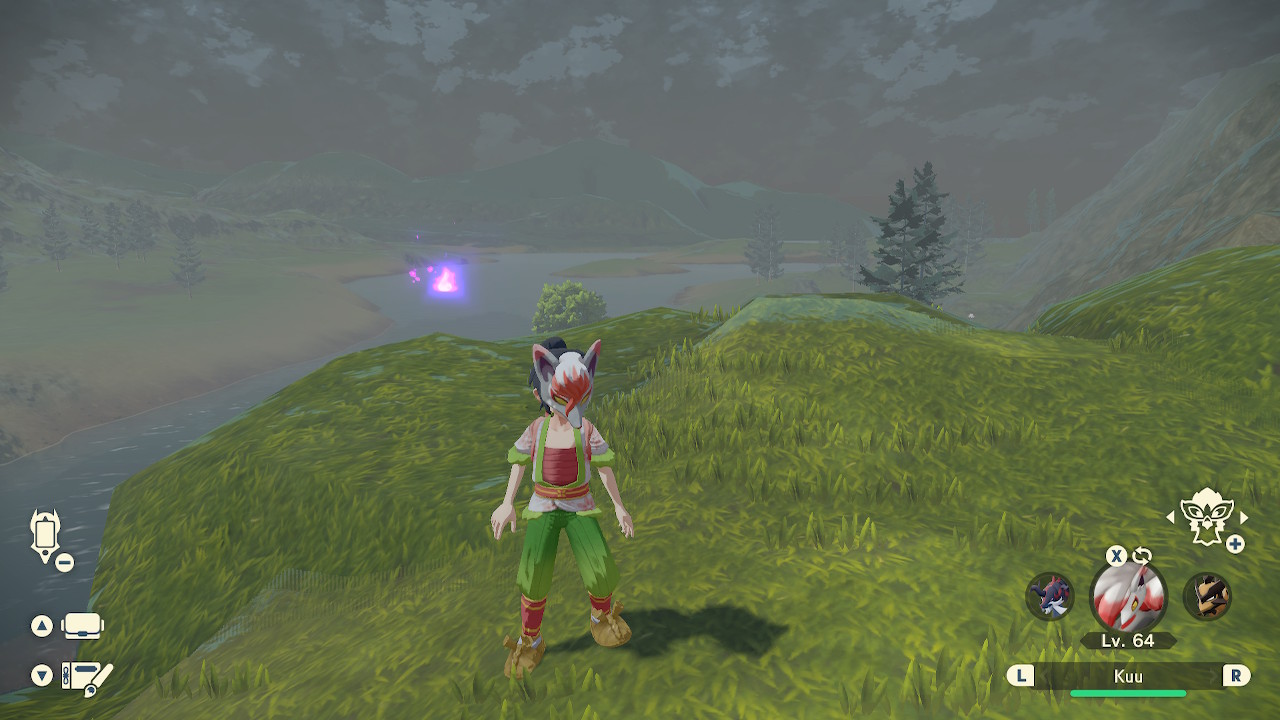Select the Braviary ride Pokémon icon

click(x=1206, y=516)
